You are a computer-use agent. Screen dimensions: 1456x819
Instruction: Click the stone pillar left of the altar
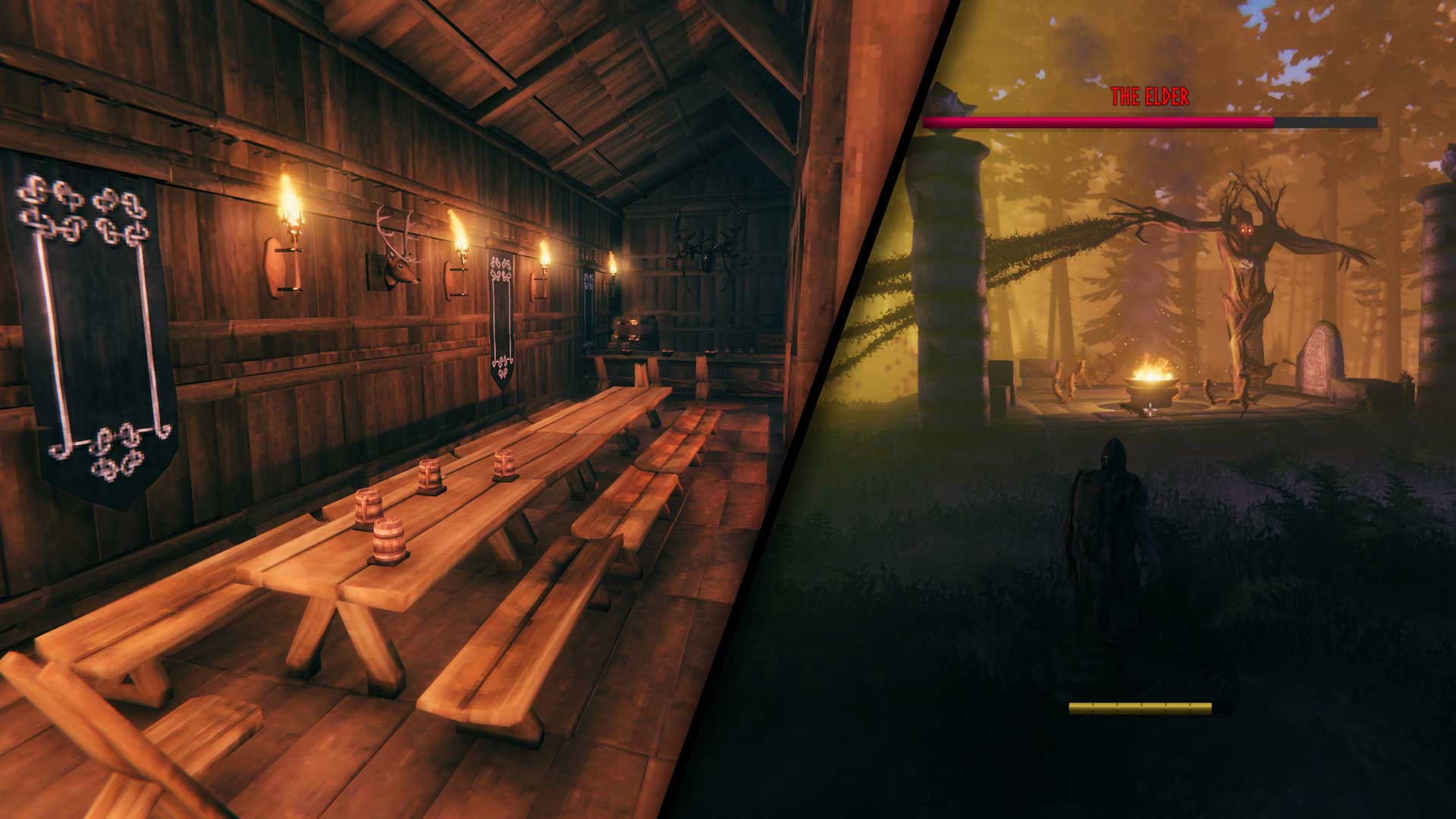coord(946,265)
